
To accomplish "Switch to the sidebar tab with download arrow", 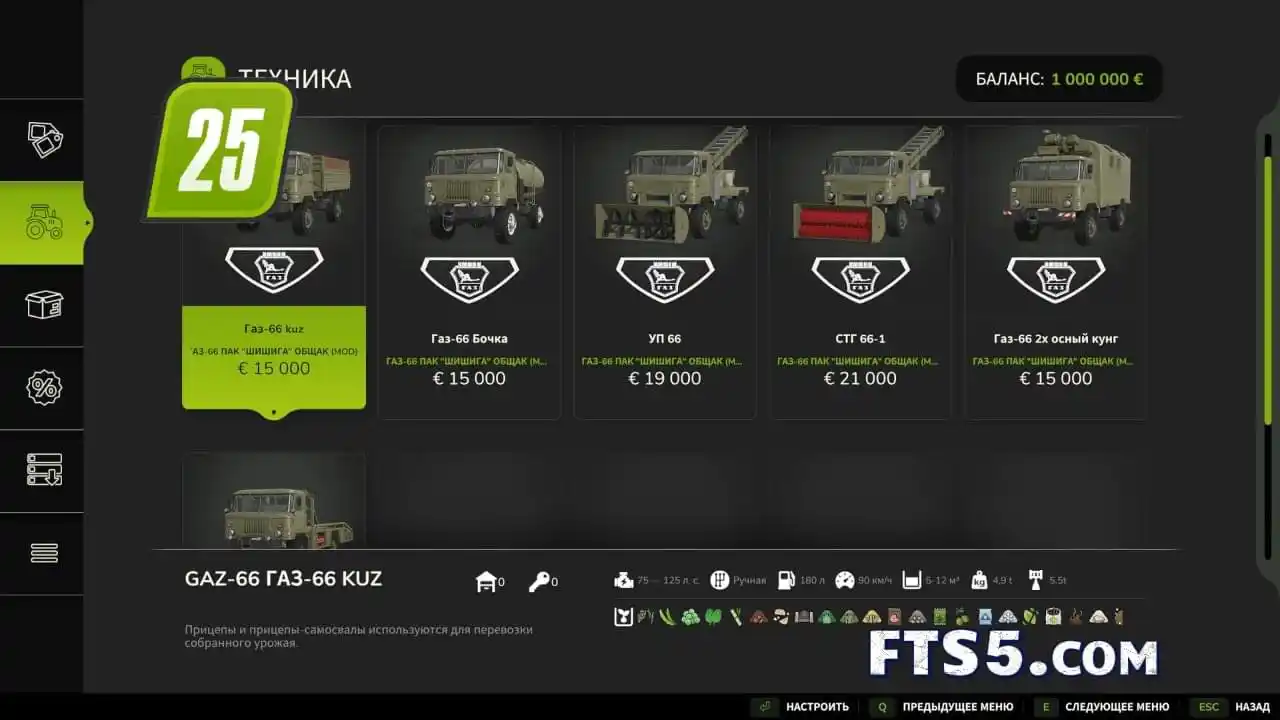I will [44, 470].
